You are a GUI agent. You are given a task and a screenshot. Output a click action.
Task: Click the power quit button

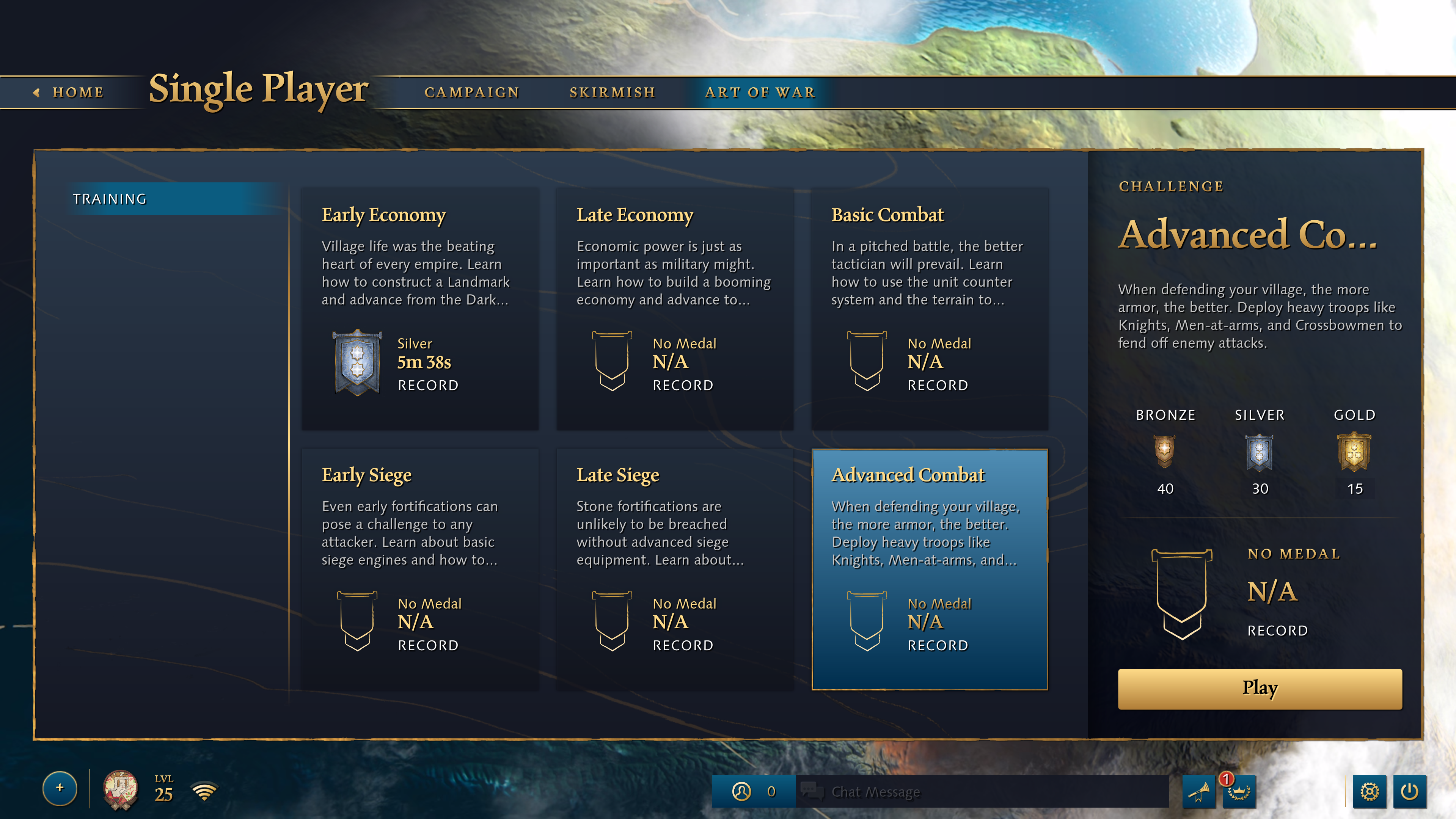[1409, 791]
